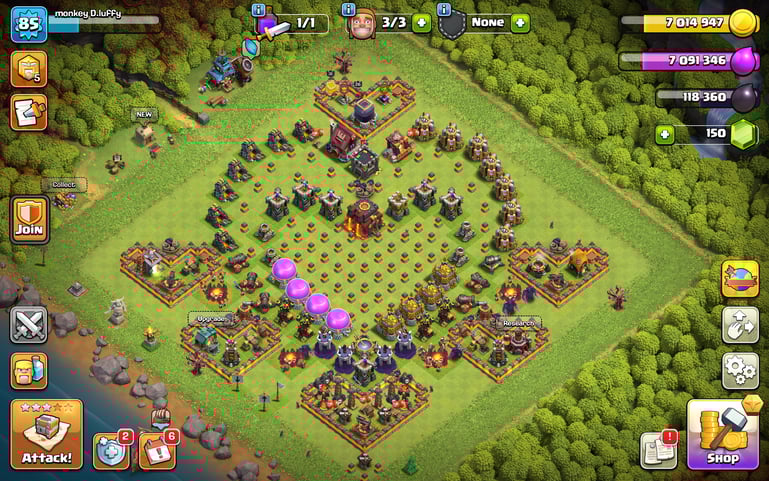The image size is (769, 481).
Task: Add a shield next to None
Action: tap(519, 23)
